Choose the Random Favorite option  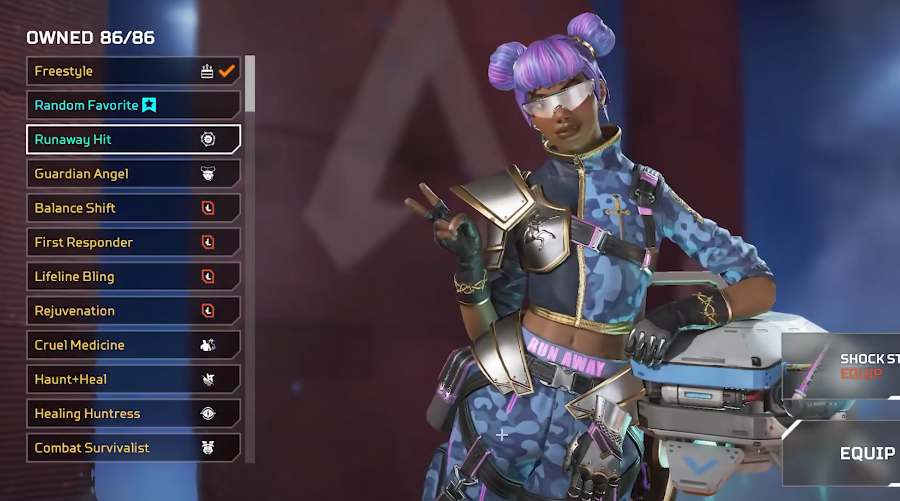point(133,105)
